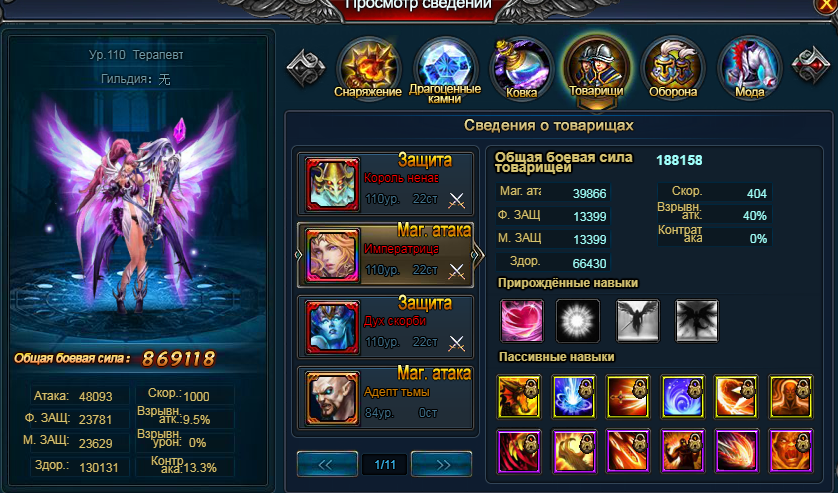
Task: Close the Просмотр сведений window
Action: click(827, 5)
